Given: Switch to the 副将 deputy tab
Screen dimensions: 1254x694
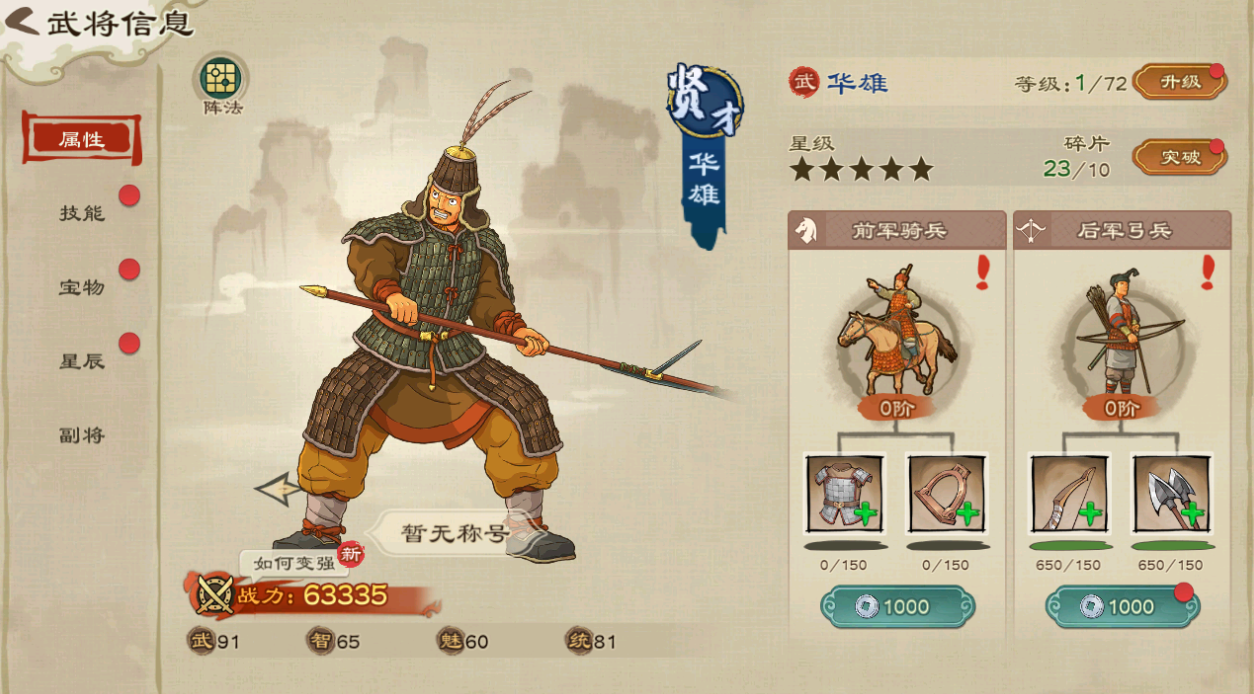Looking at the screenshot, I should 81,435.
